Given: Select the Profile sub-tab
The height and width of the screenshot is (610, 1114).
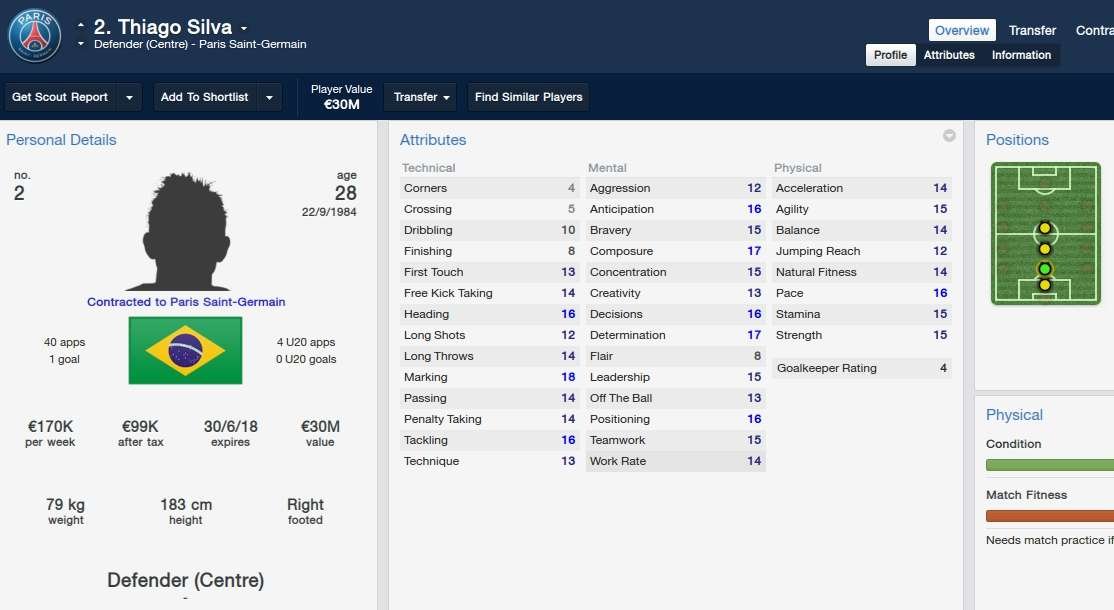Looking at the screenshot, I should click(x=890, y=55).
